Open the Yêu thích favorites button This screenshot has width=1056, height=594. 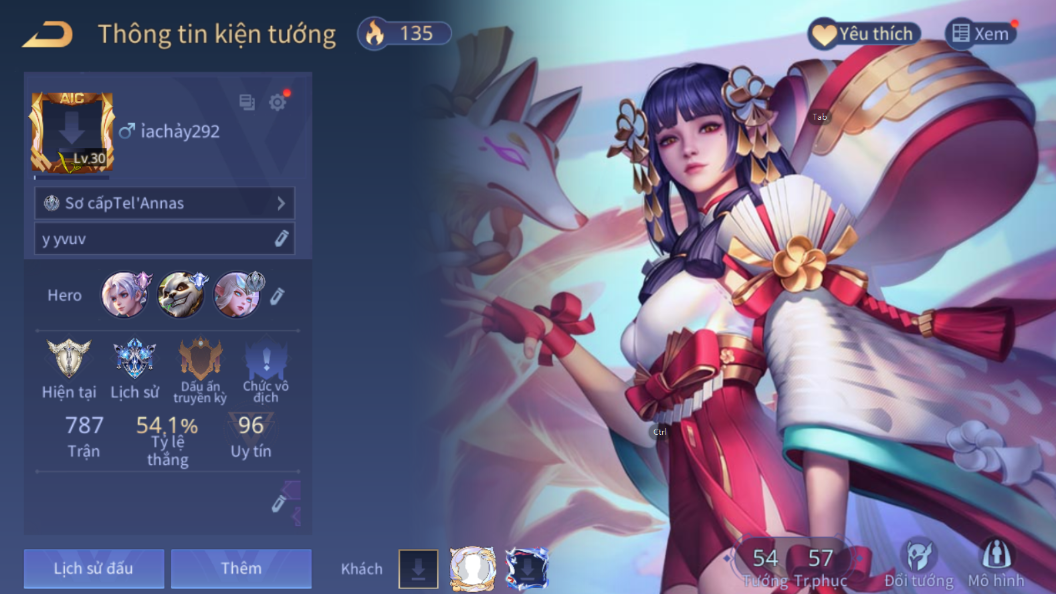[861, 34]
